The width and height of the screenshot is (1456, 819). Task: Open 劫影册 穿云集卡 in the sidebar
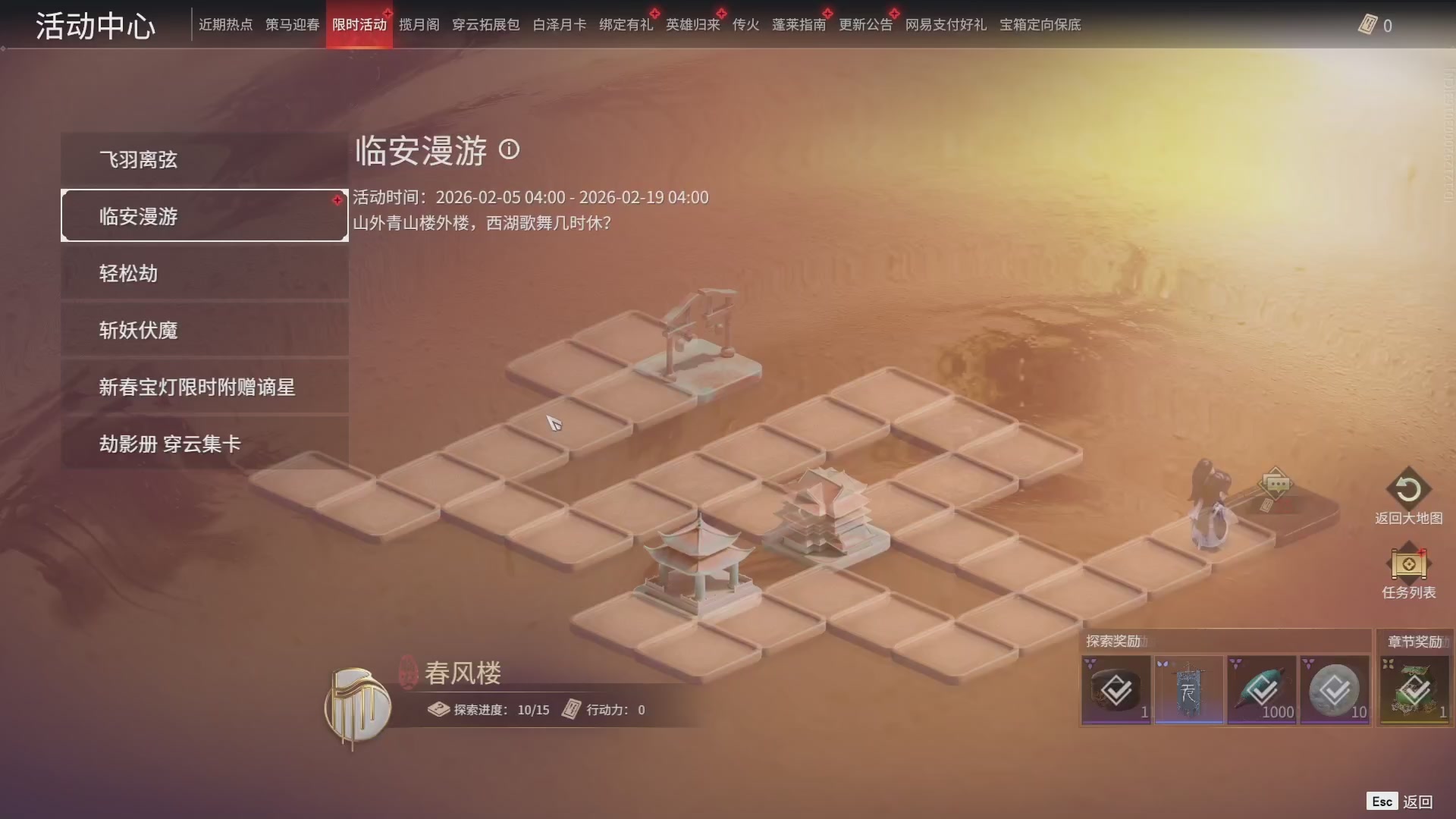coord(205,444)
